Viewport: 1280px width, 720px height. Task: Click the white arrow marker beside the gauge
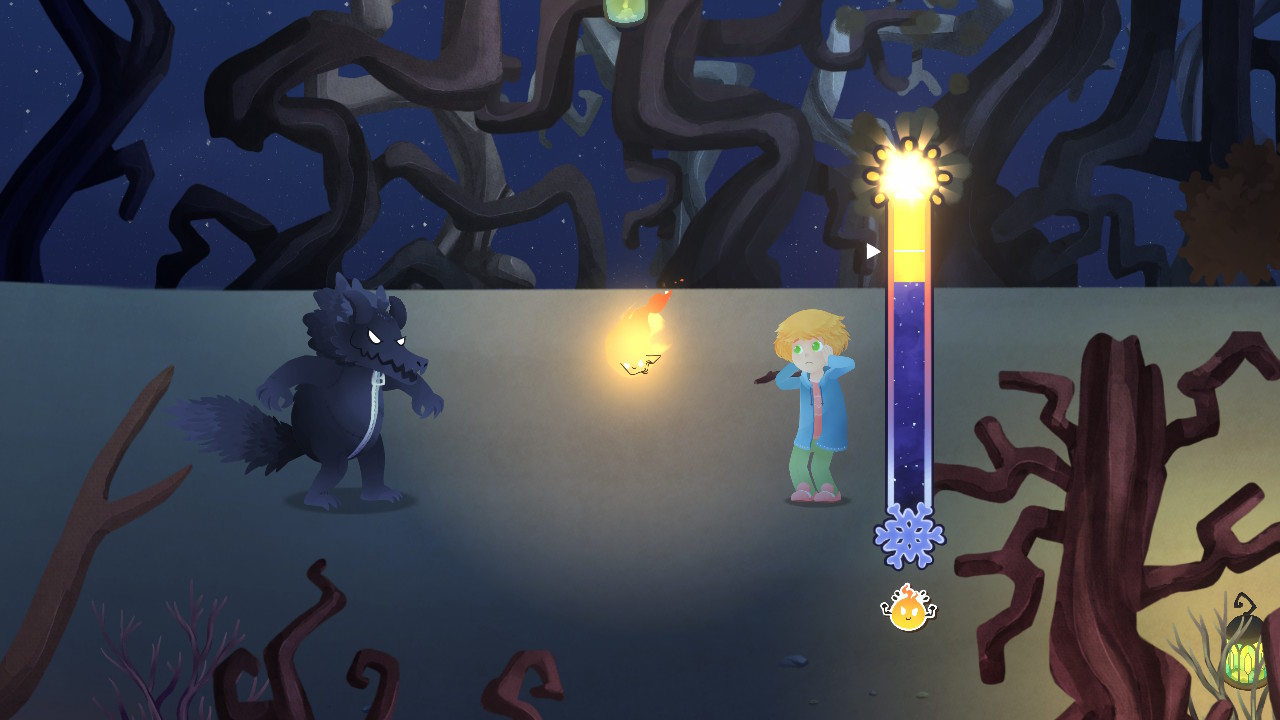coord(873,252)
